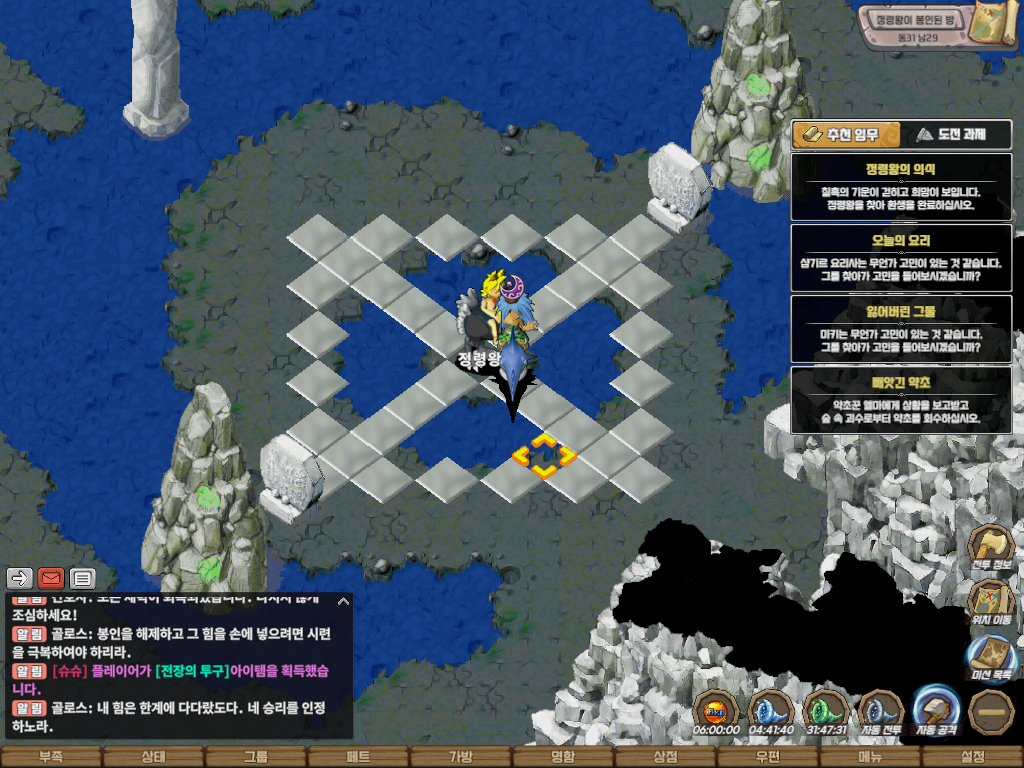
Task: Click the arrow button above the chat
Action: coord(20,578)
